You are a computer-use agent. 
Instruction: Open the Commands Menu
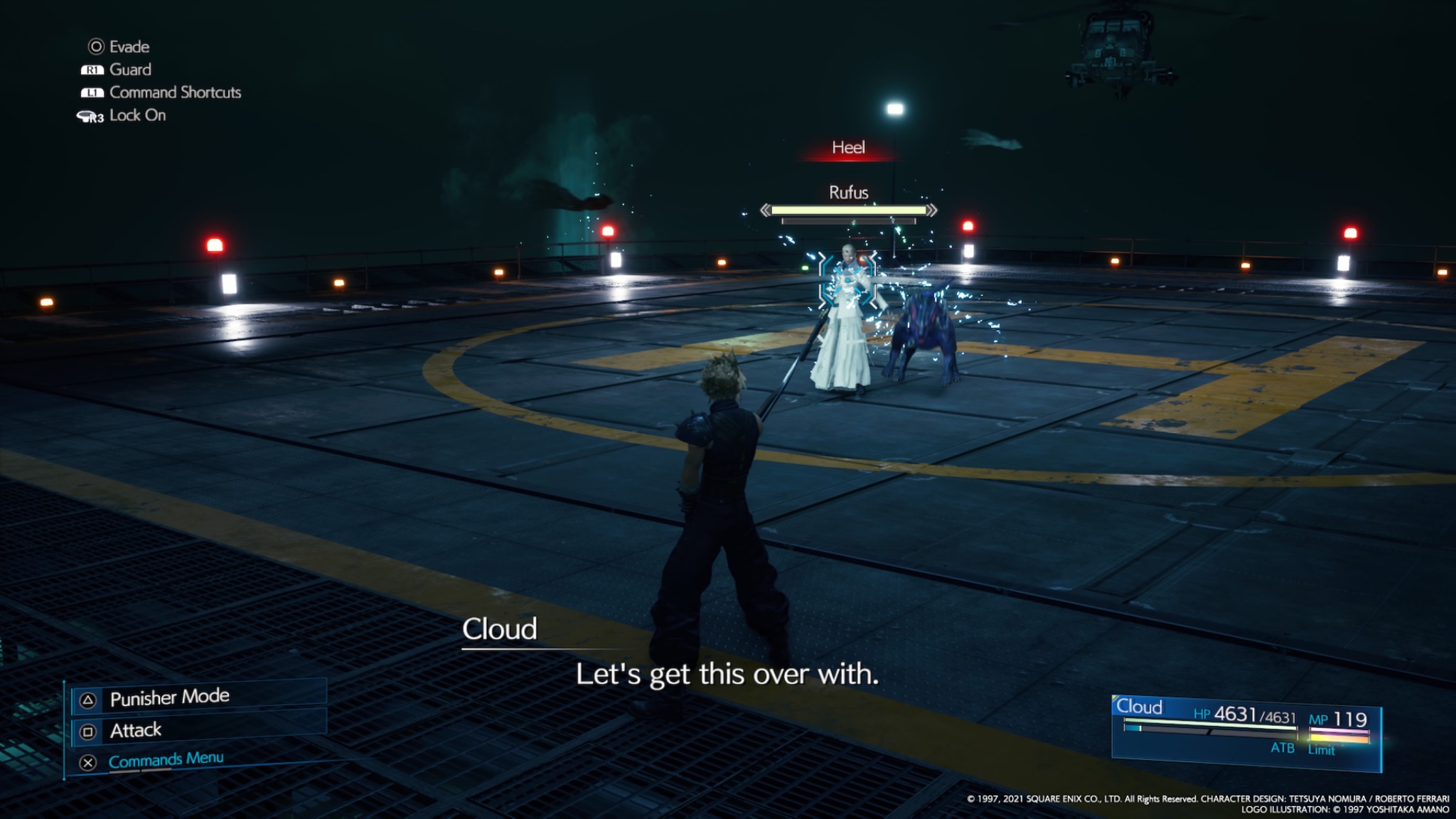click(166, 760)
